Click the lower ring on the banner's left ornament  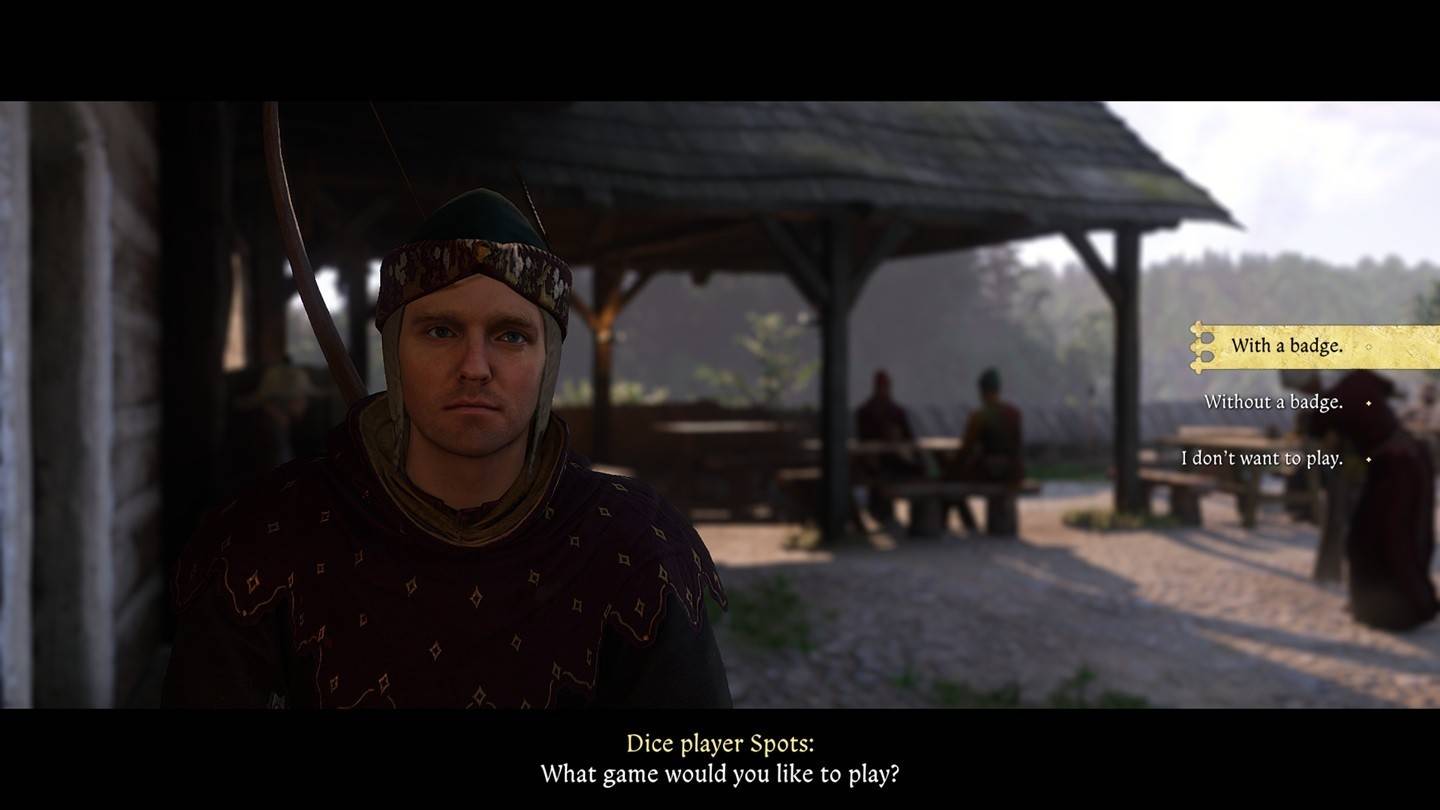pos(1207,356)
